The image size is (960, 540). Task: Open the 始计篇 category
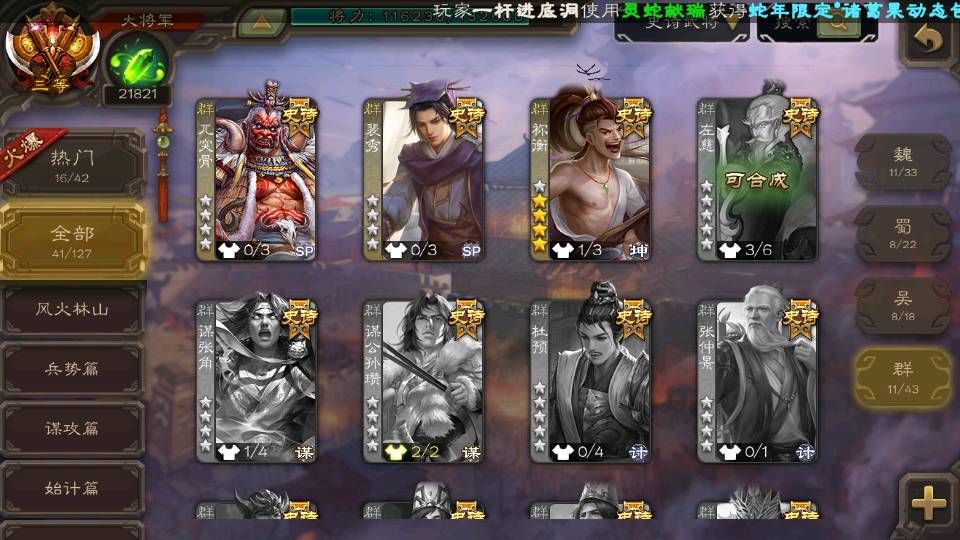point(72,489)
